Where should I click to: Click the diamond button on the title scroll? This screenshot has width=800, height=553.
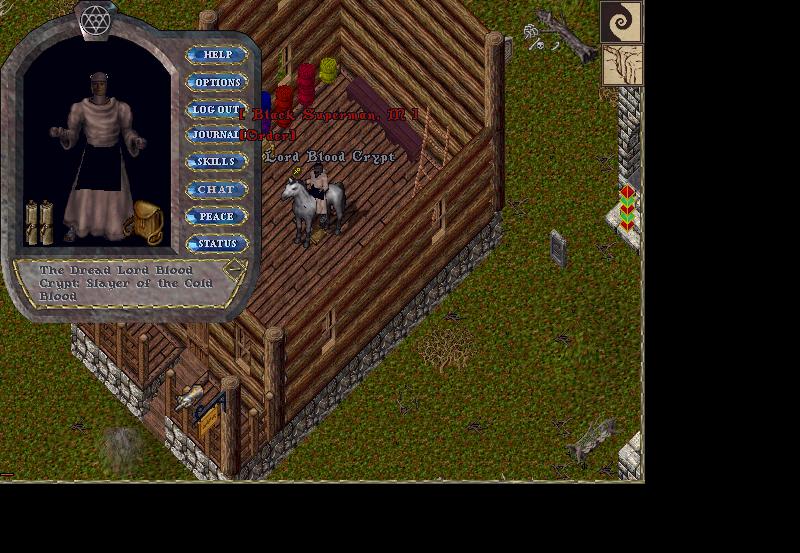tap(235, 268)
